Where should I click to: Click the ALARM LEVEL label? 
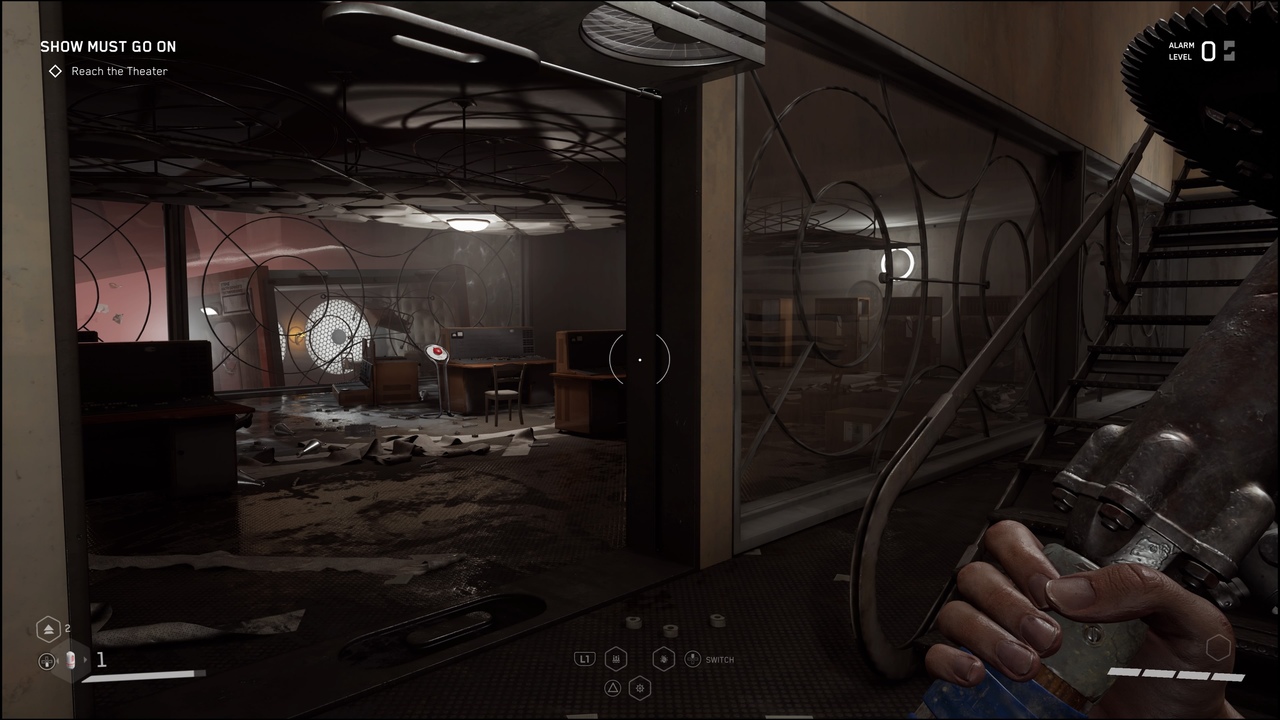tap(1182, 50)
